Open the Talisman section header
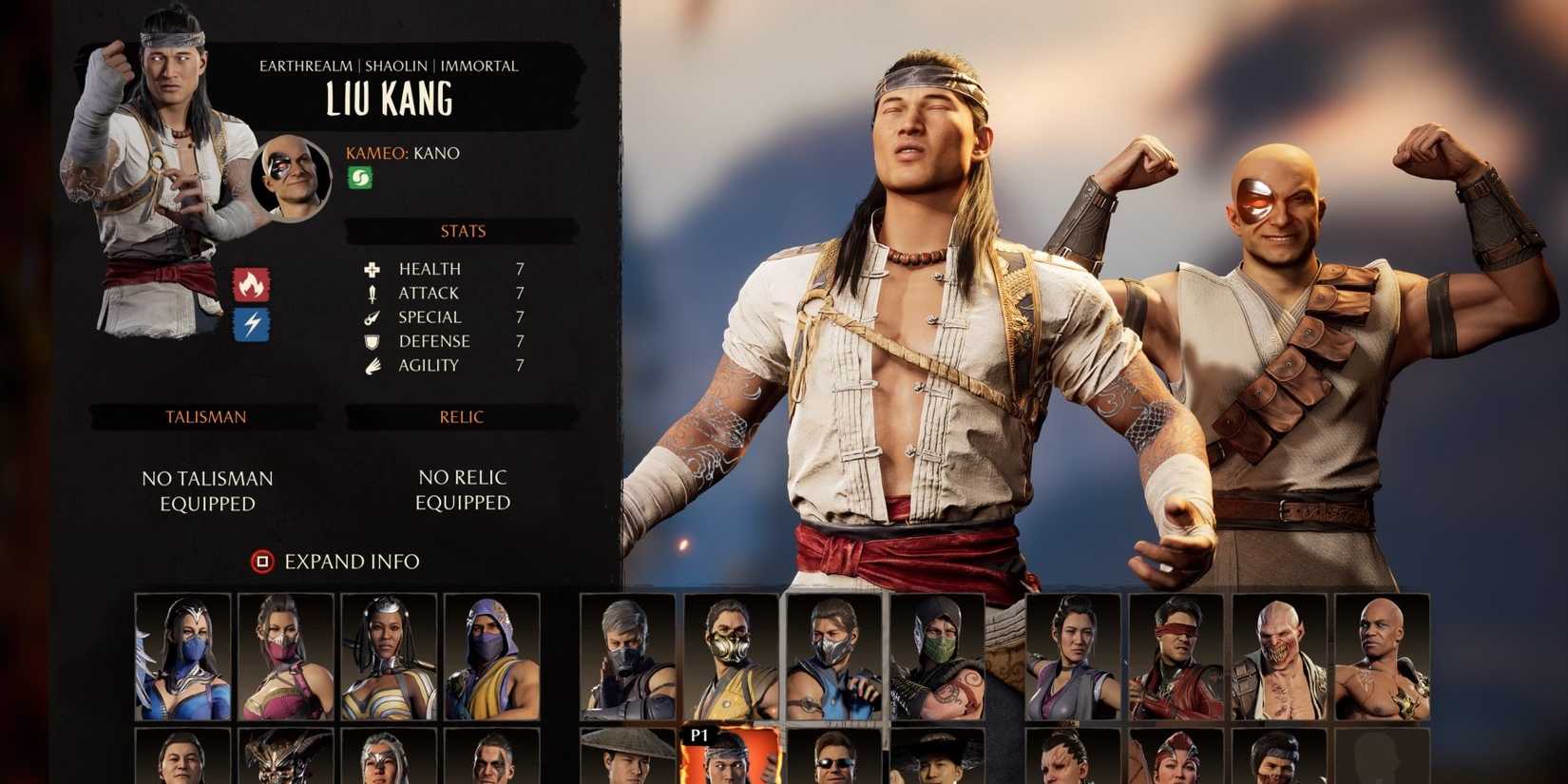1568x784 pixels. (205, 416)
